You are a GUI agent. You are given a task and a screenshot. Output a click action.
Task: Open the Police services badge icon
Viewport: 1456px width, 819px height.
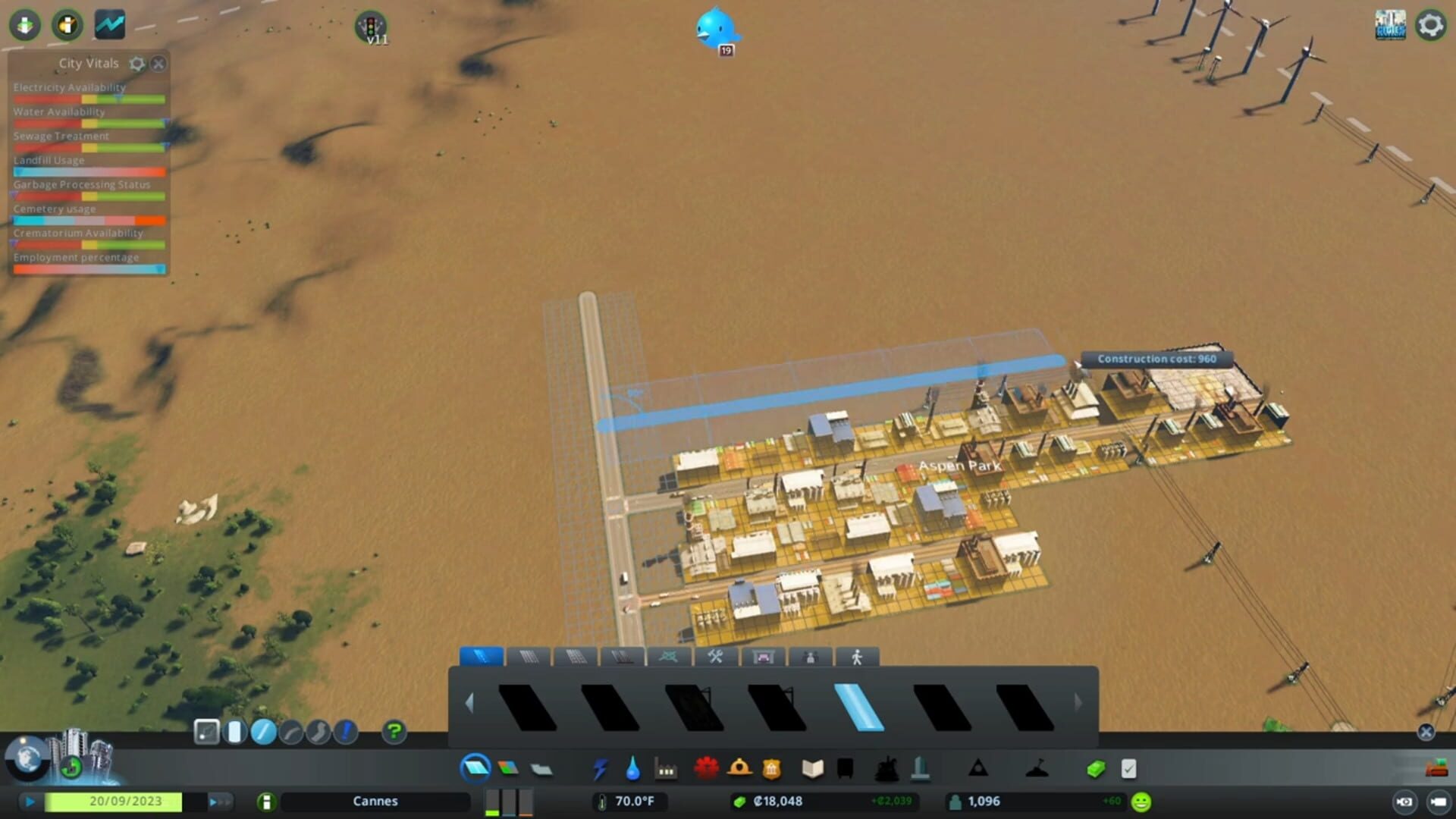coord(771,768)
